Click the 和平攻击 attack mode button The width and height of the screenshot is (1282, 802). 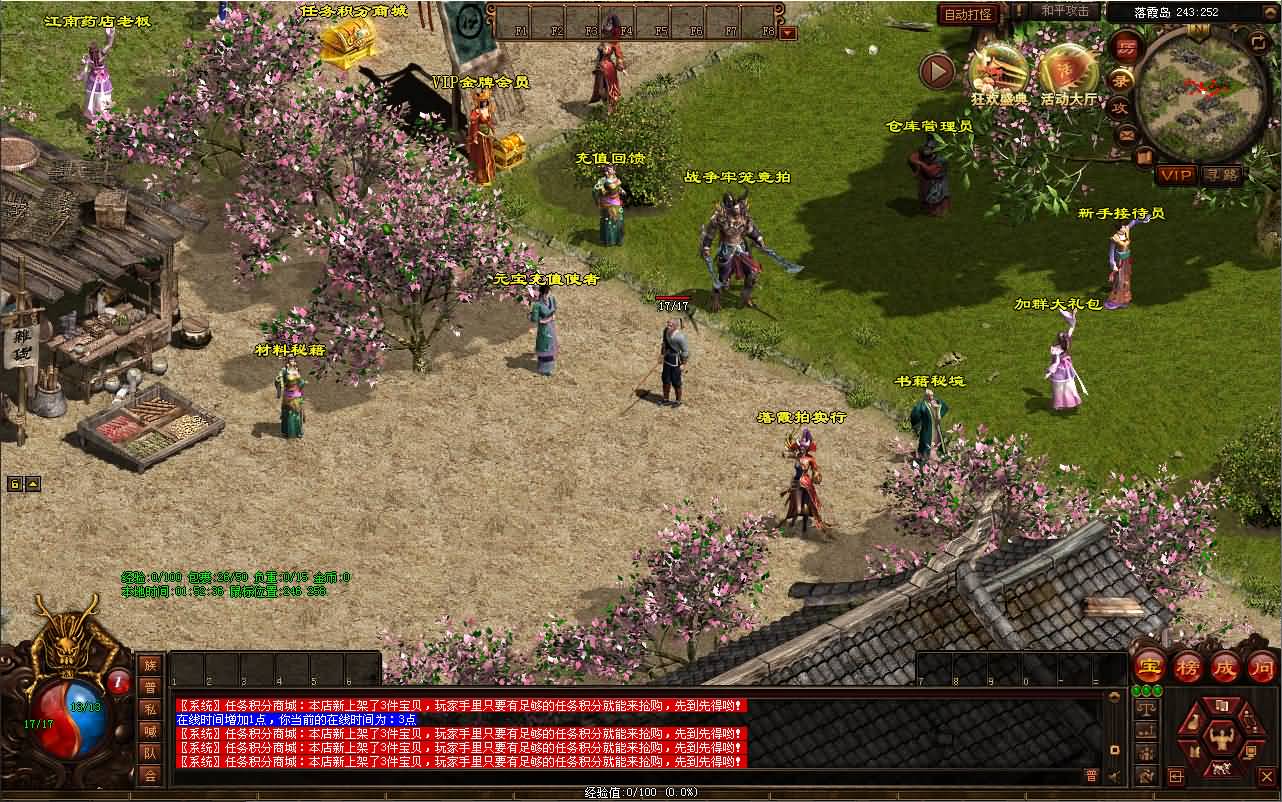(x=1064, y=11)
